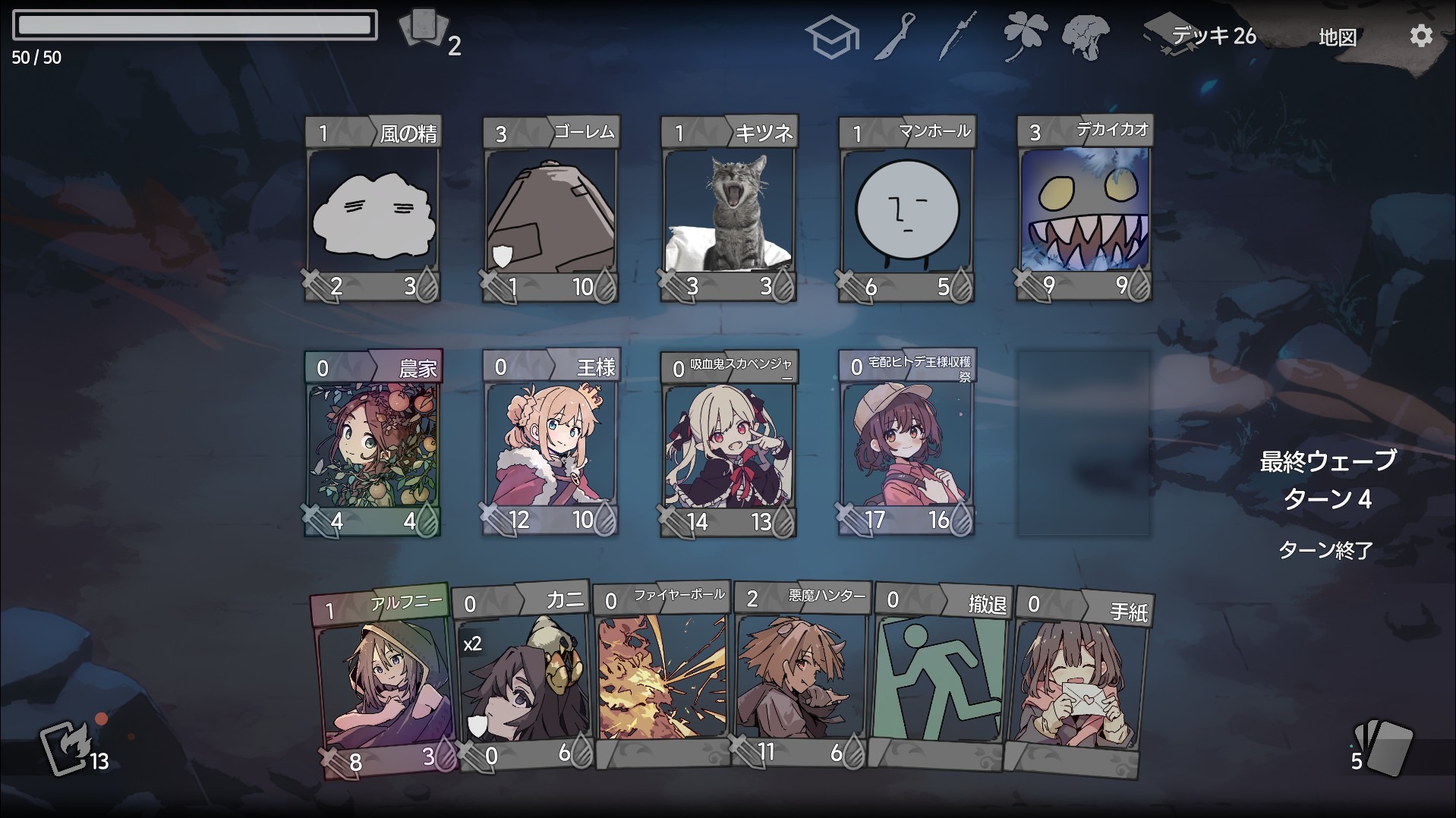The image size is (1456, 818).
Task: Select the 農家 ally card
Action: pos(373,444)
